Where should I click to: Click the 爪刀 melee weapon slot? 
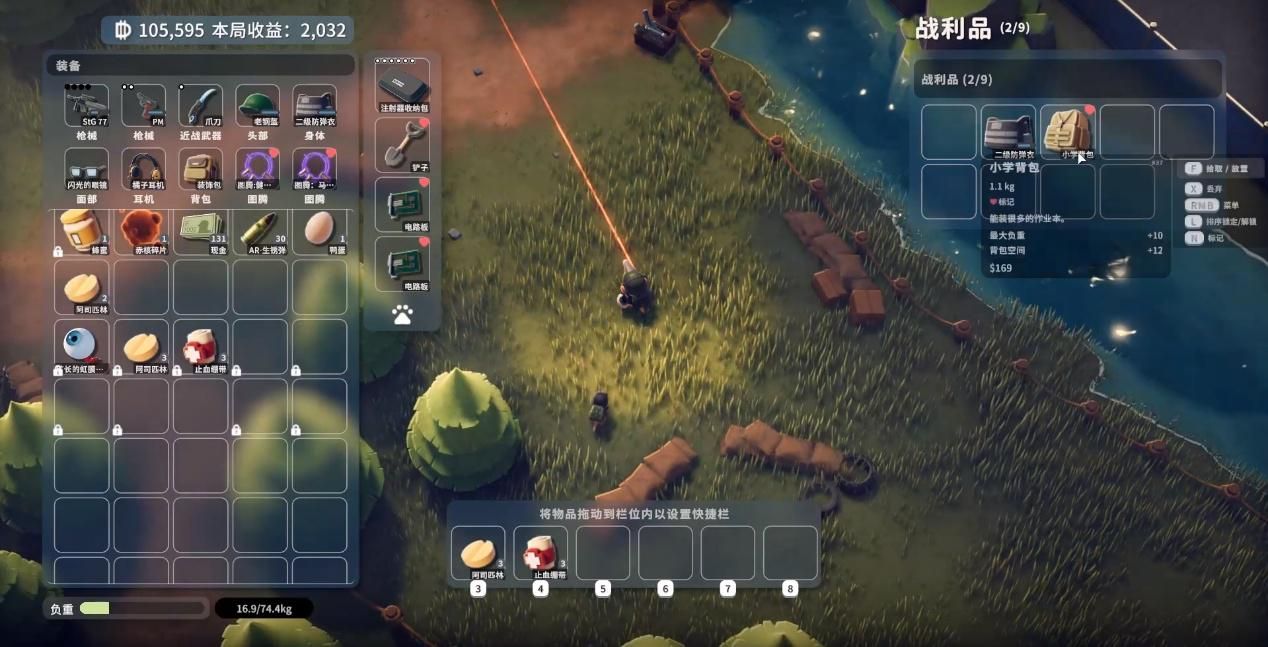coord(200,105)
